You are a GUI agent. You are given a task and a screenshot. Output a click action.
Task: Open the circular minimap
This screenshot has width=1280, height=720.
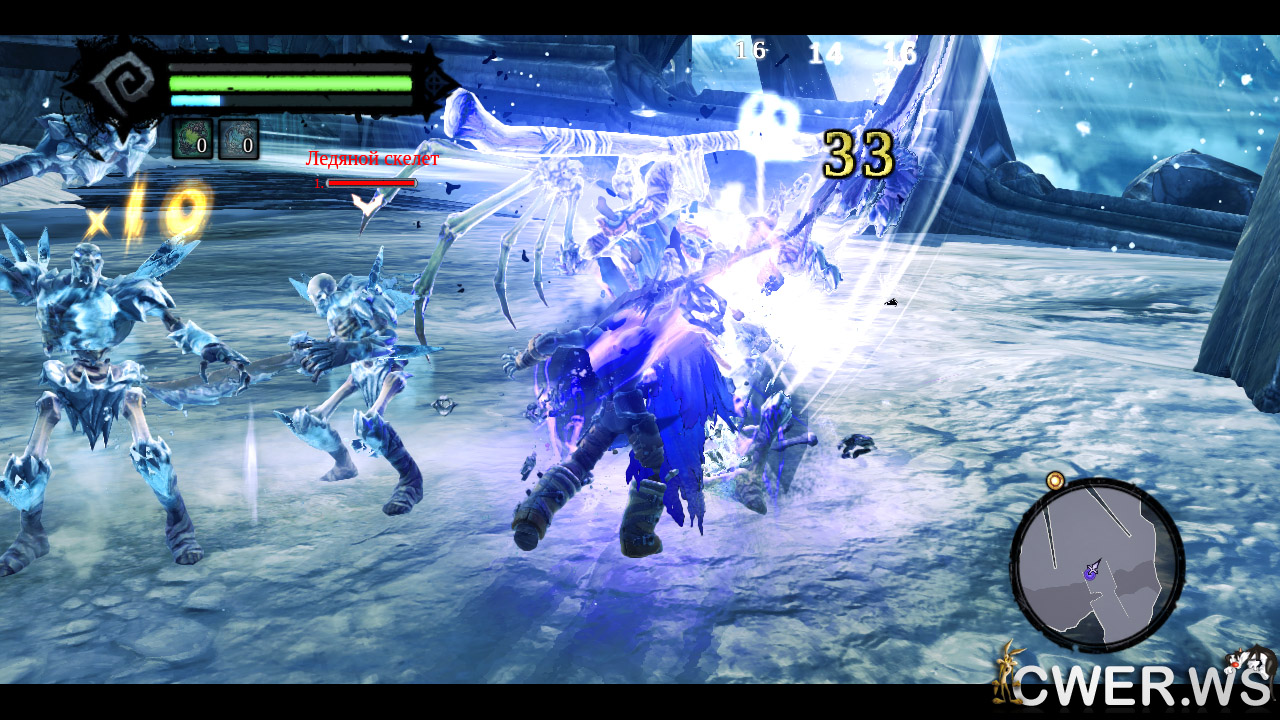point(1097,565)
